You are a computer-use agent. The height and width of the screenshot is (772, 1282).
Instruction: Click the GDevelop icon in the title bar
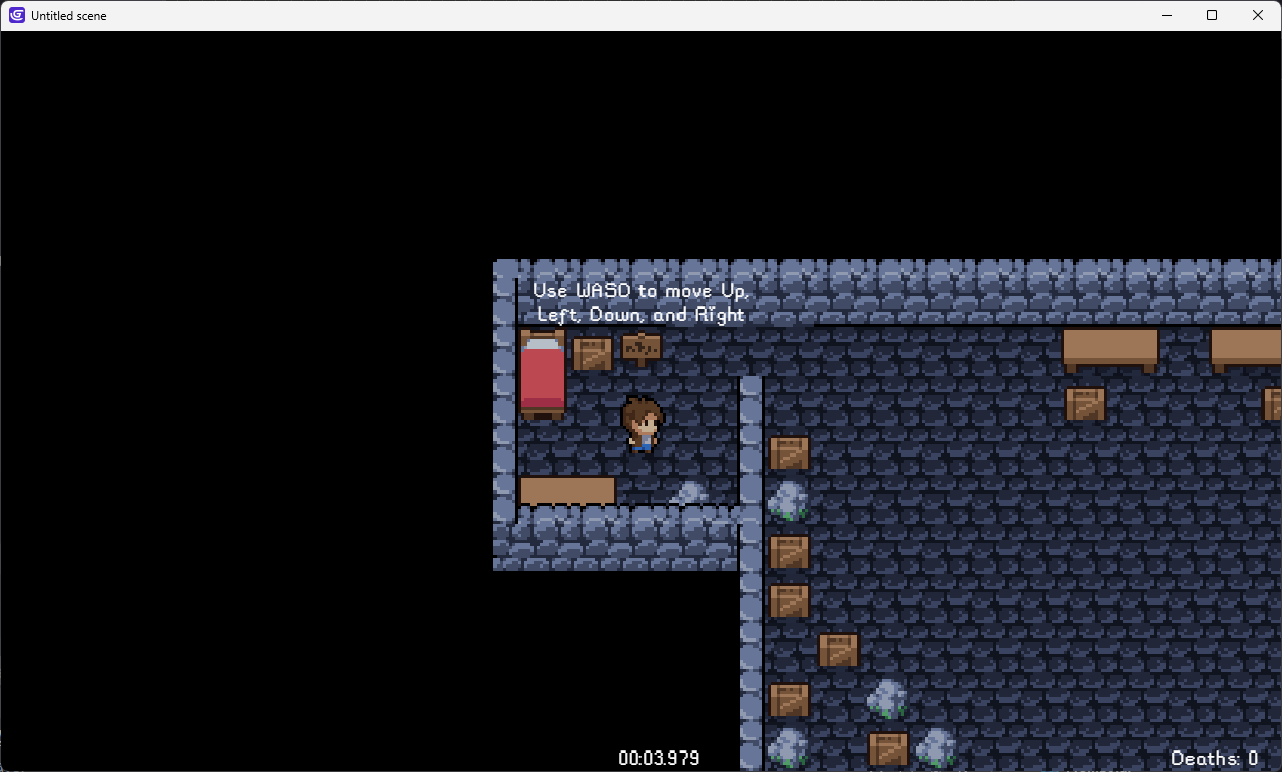[14, 15]
